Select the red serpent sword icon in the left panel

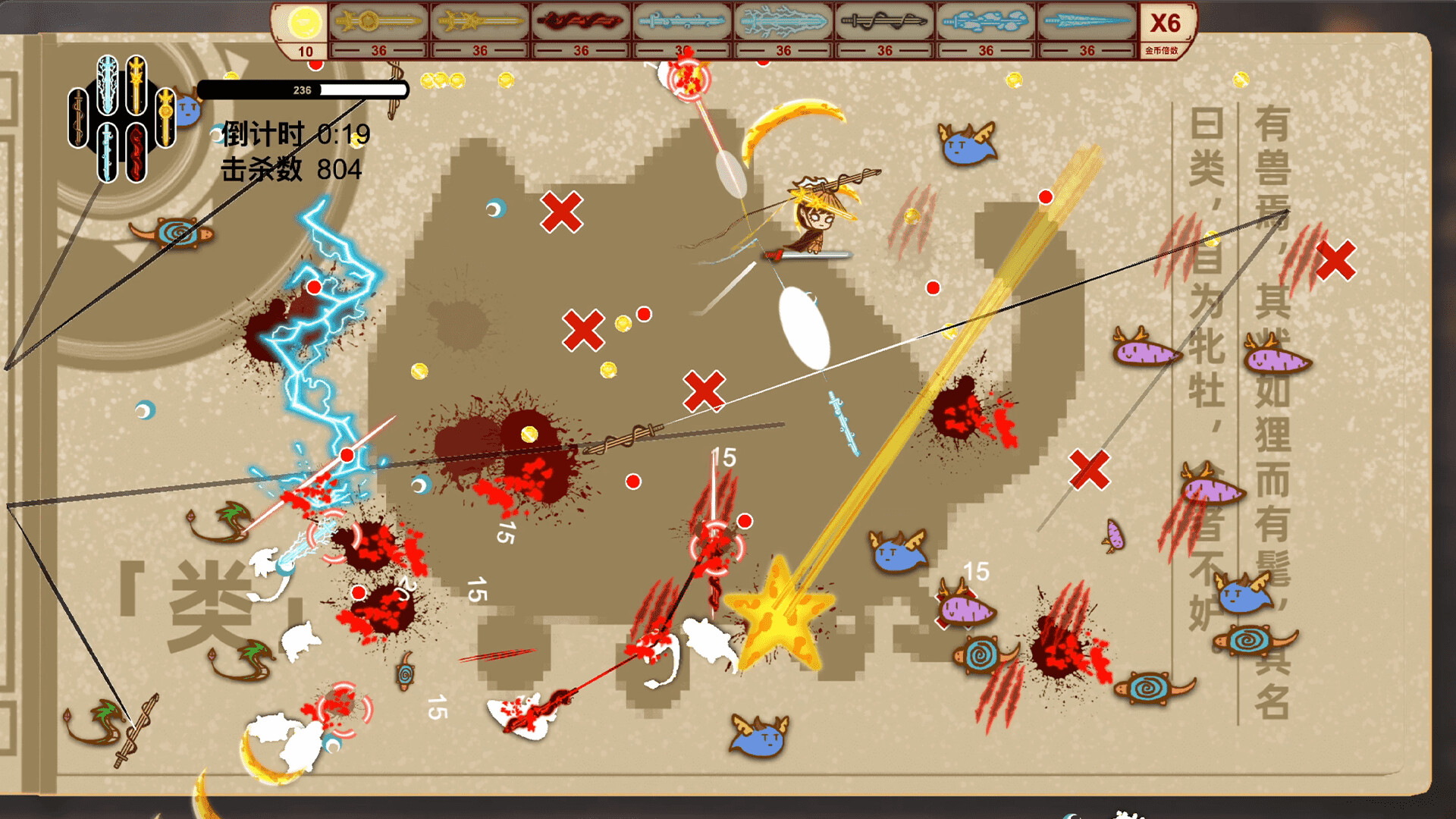pos(136,152)
